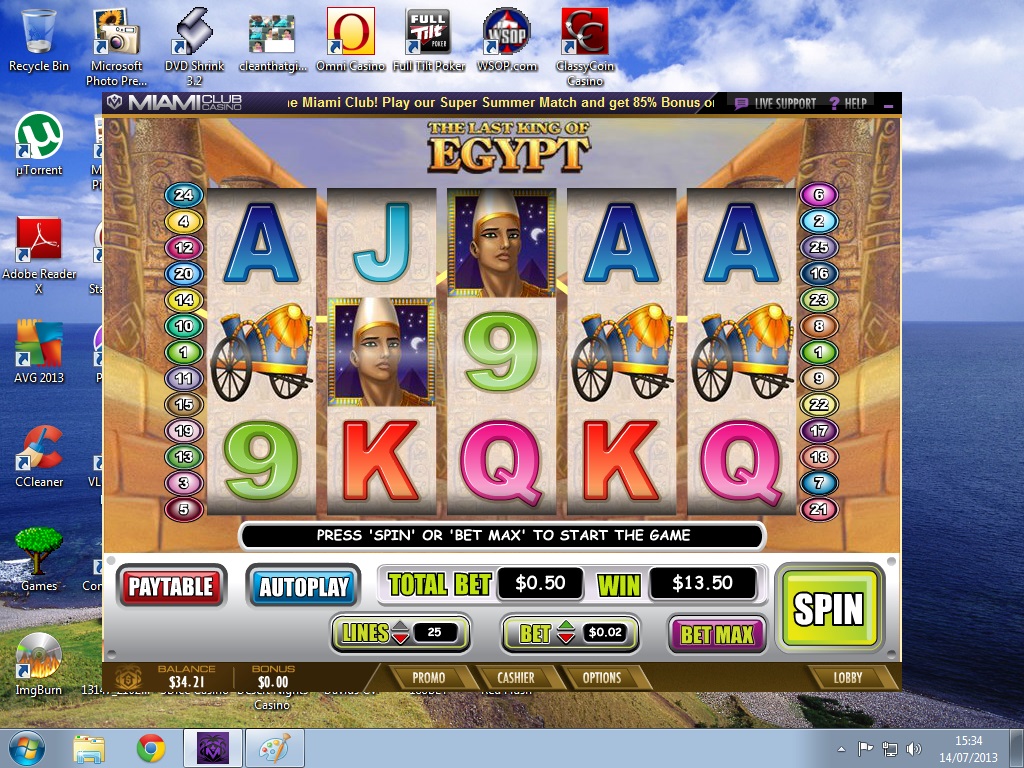Image resolution: width=1024 pixels, height=768 pixels.
Task: Start AUTOPLAY mode
Action: (304, 587)
